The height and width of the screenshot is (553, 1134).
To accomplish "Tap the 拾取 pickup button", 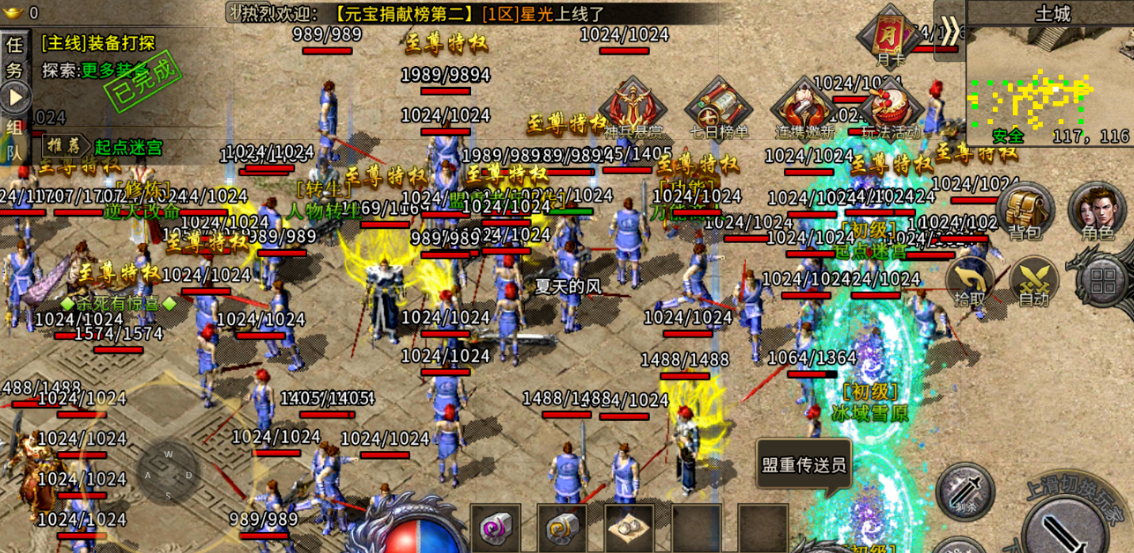I will (x=970, y=281).
